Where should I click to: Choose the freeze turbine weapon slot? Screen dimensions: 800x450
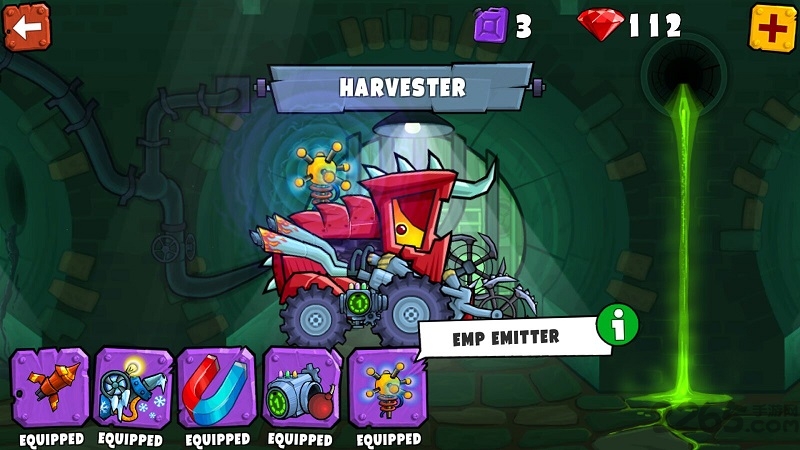click(x=133, y=388)
